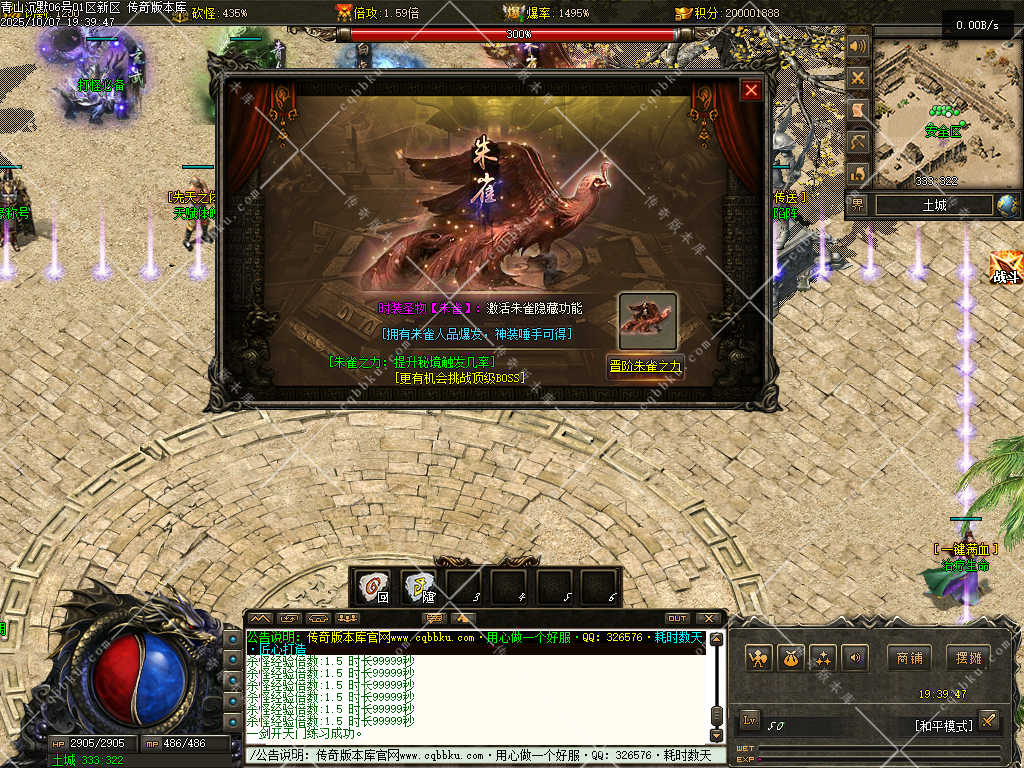Screen dimensions: 1024x768
Task: Click the 界 button beside the map name
Action: point(858,205)
